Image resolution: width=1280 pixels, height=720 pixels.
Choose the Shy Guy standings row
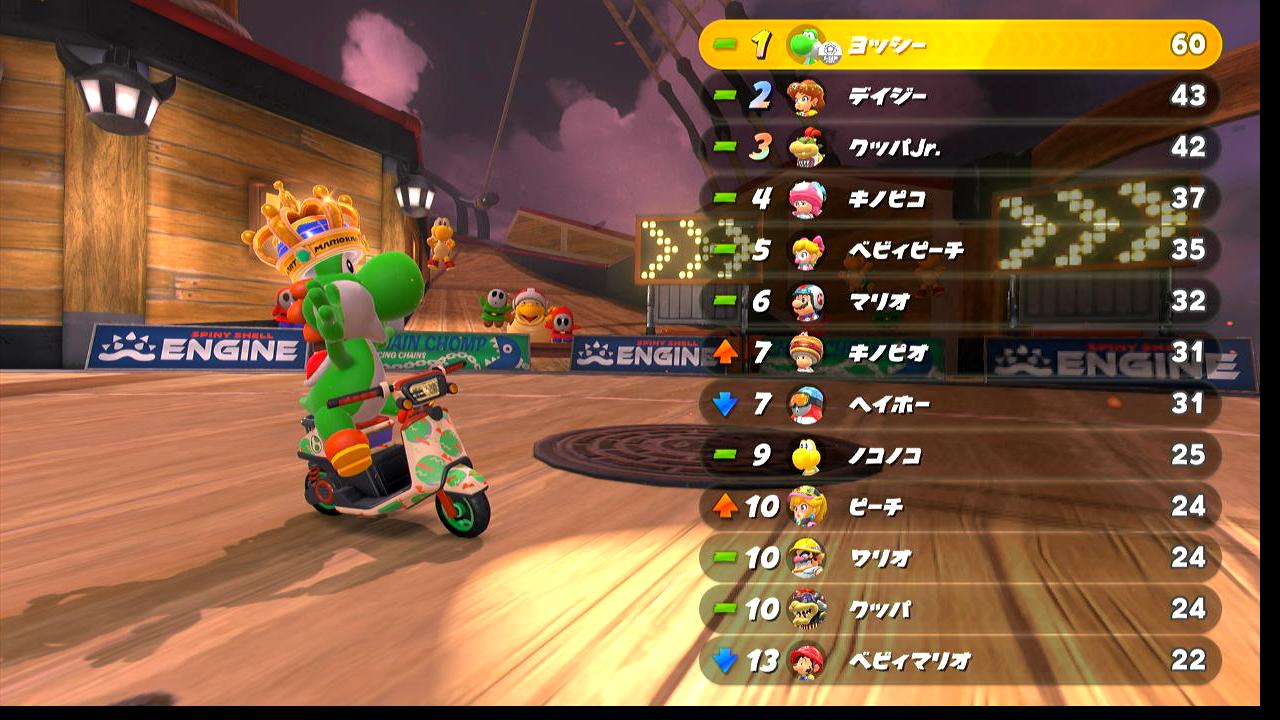click(x=960, y=404)
